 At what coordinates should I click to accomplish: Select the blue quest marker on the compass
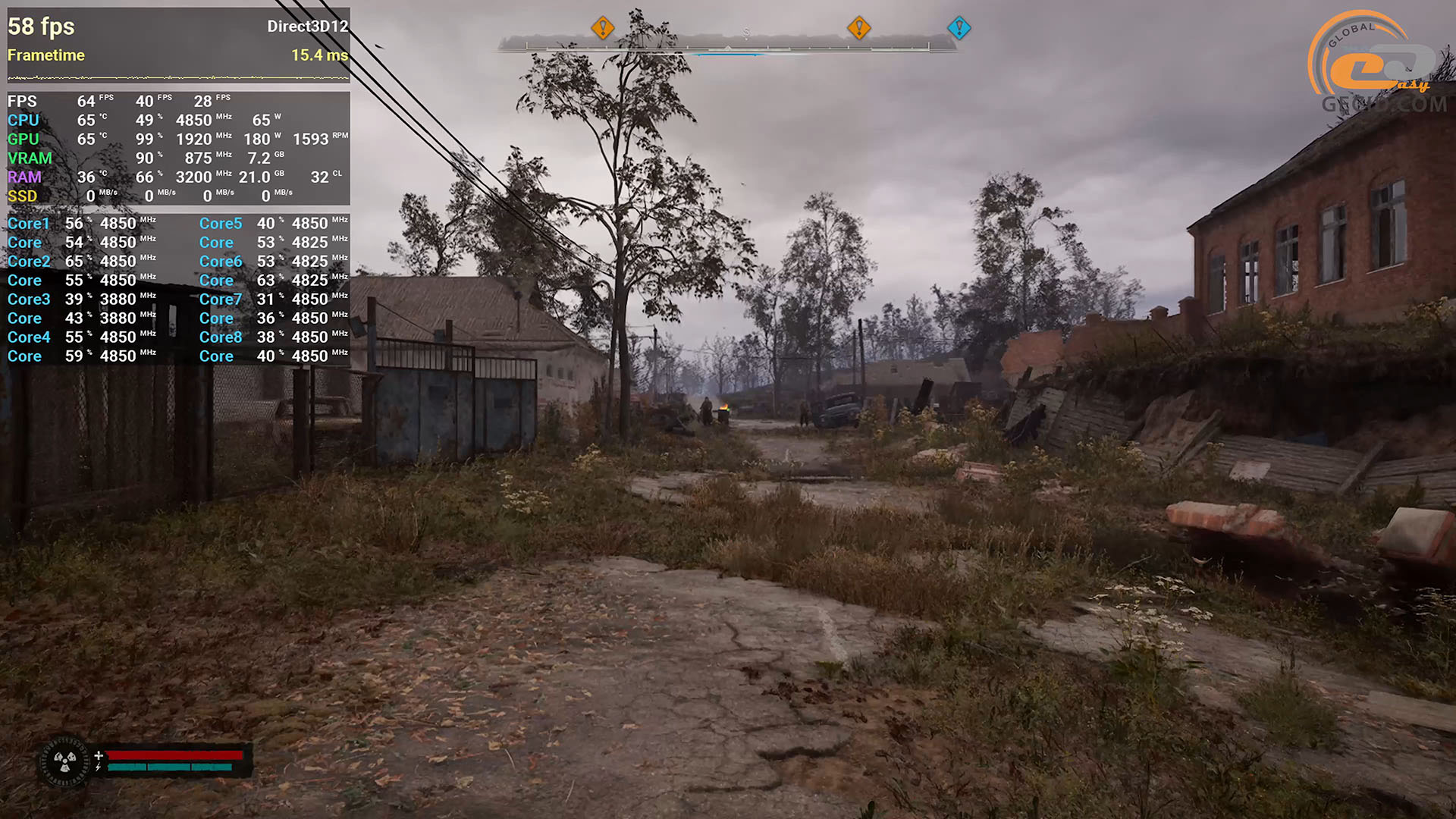pos(959,28)
